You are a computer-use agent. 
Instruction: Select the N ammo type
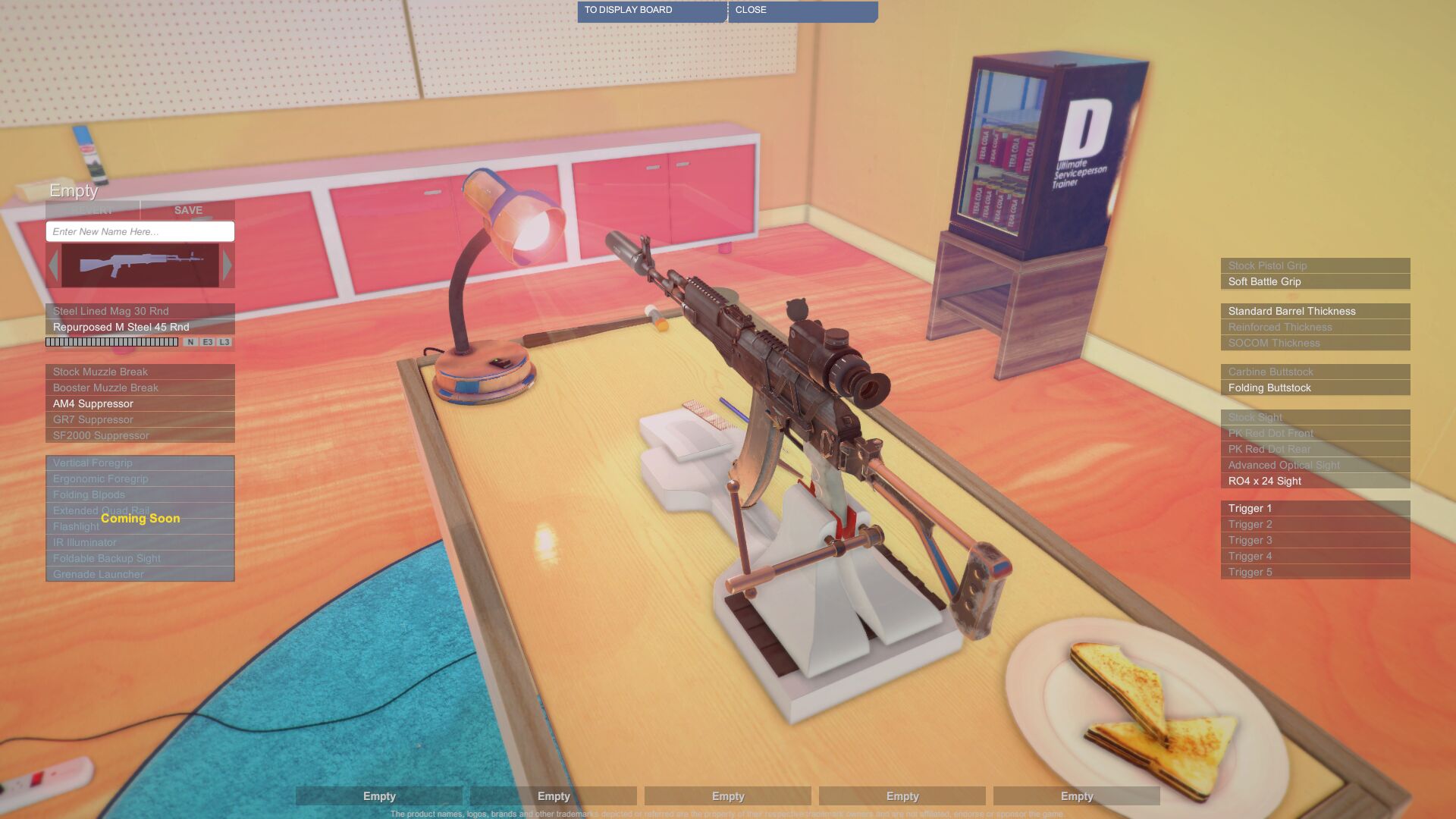tap(190, 342)
